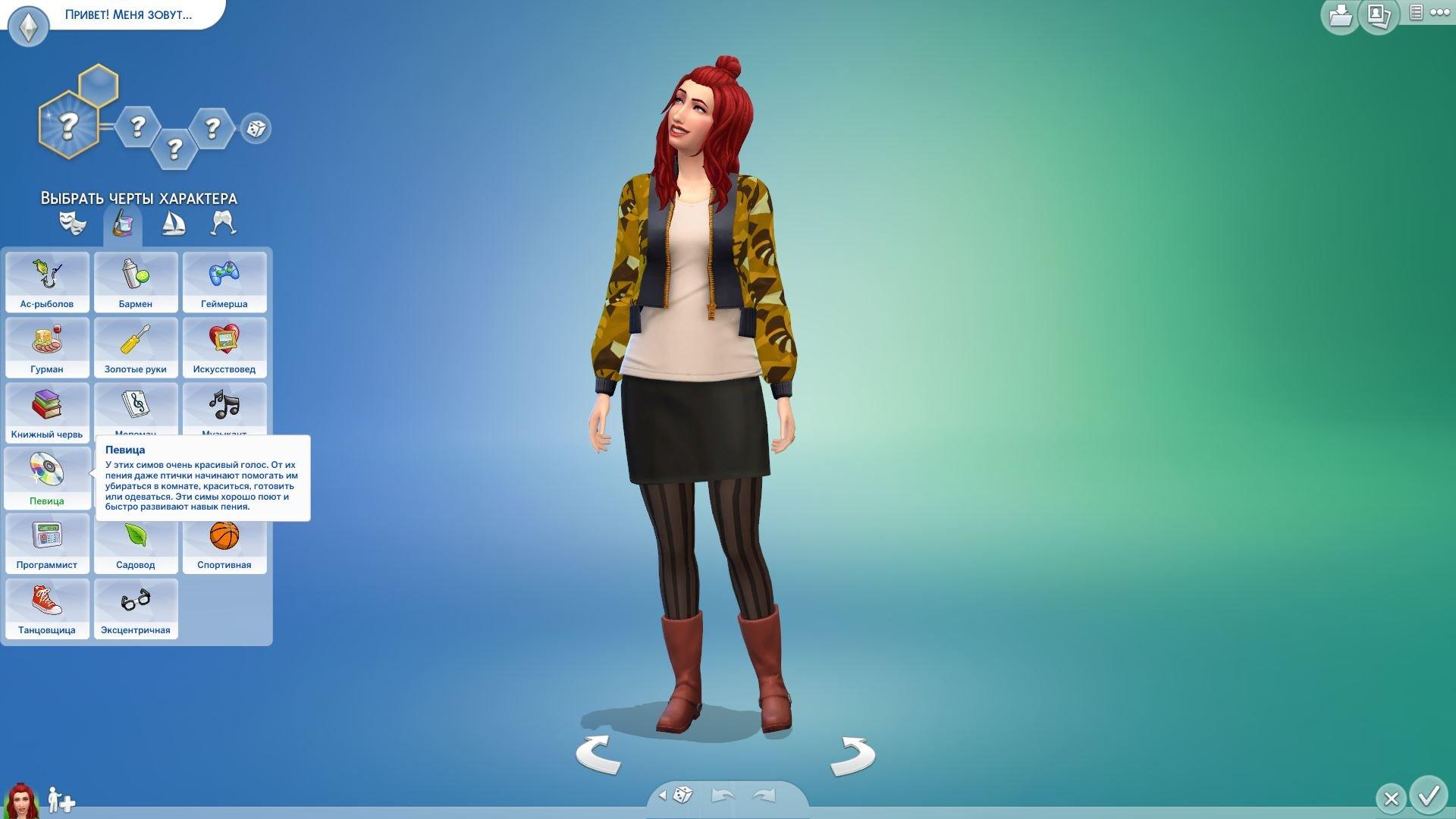Cancel with the X button
Viewport: 1456px width, 819px height.
click(1391, 799)
